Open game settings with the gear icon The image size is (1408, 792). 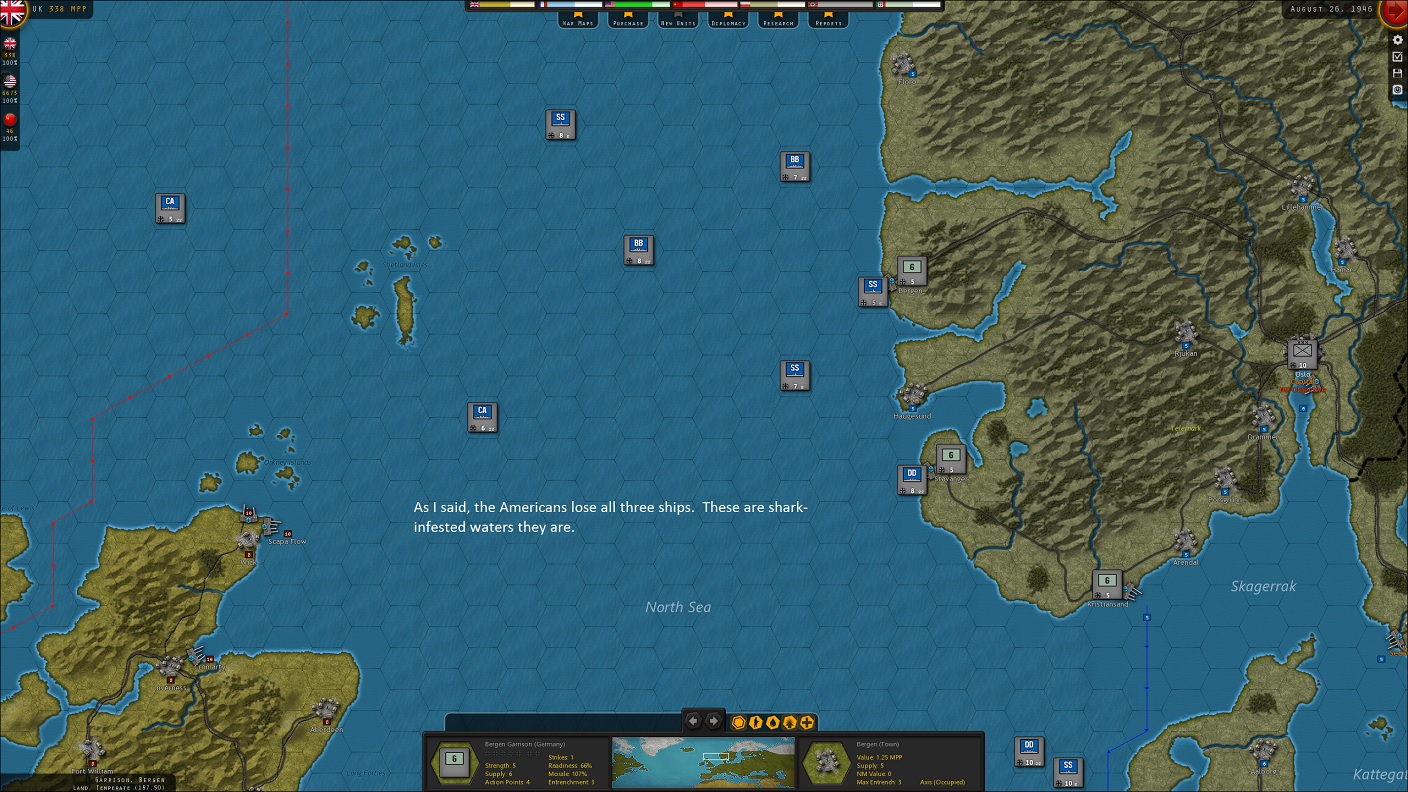(1397, 39)
